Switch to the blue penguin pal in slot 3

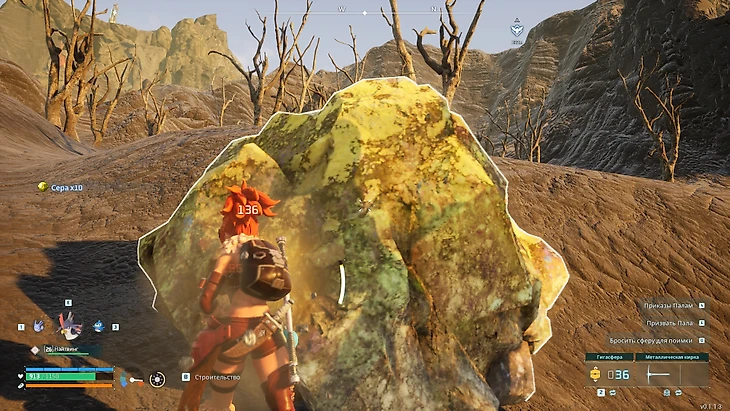point(99,326)
